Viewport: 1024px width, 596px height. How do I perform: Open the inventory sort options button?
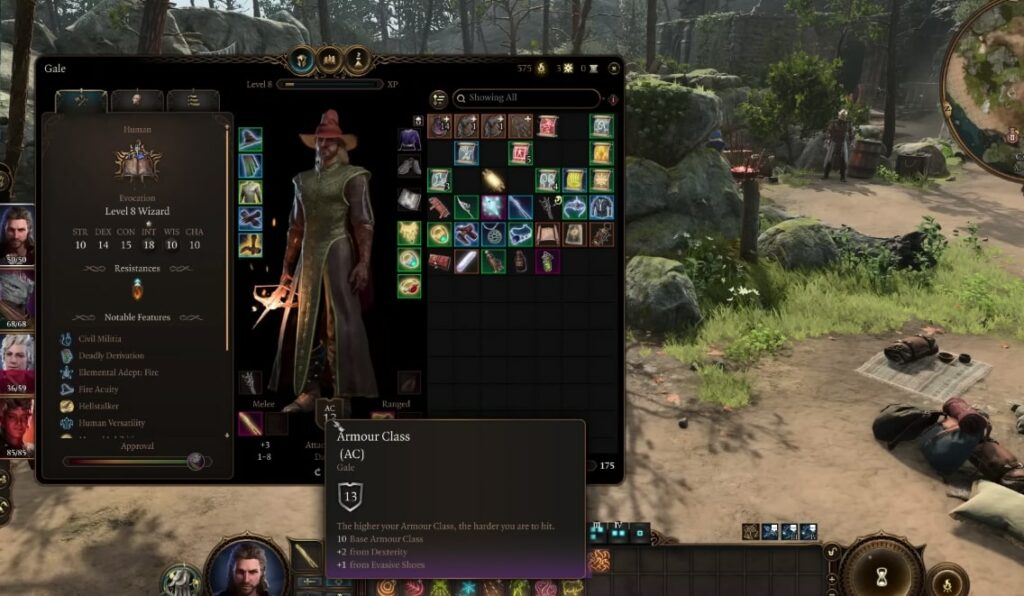438,98
